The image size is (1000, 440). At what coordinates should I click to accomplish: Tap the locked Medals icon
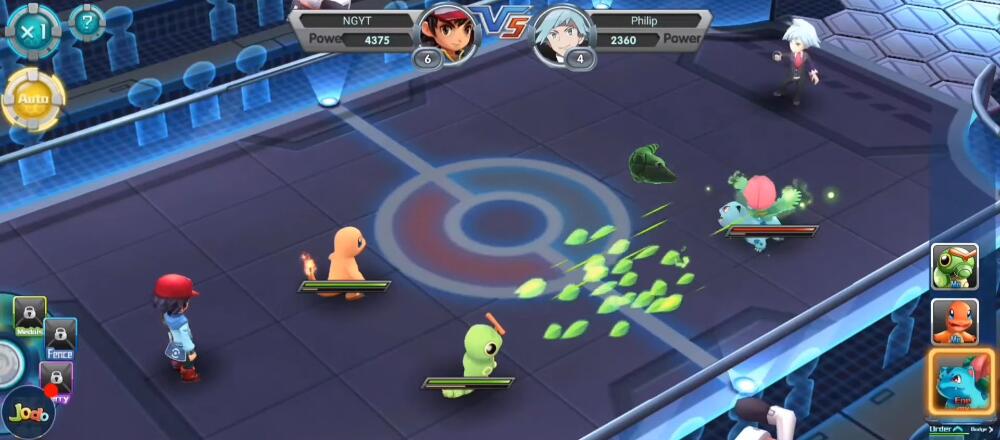29,315
